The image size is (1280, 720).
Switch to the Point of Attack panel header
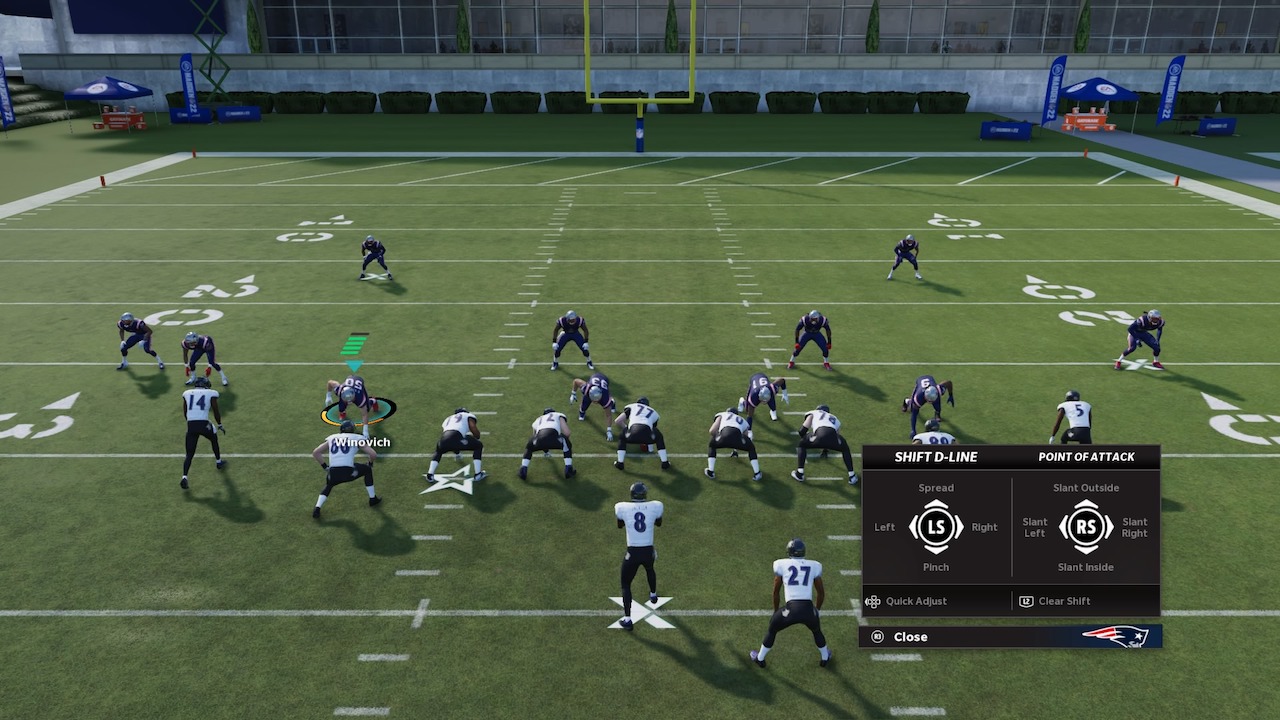pyautogui.click(x=1086, y=456)
